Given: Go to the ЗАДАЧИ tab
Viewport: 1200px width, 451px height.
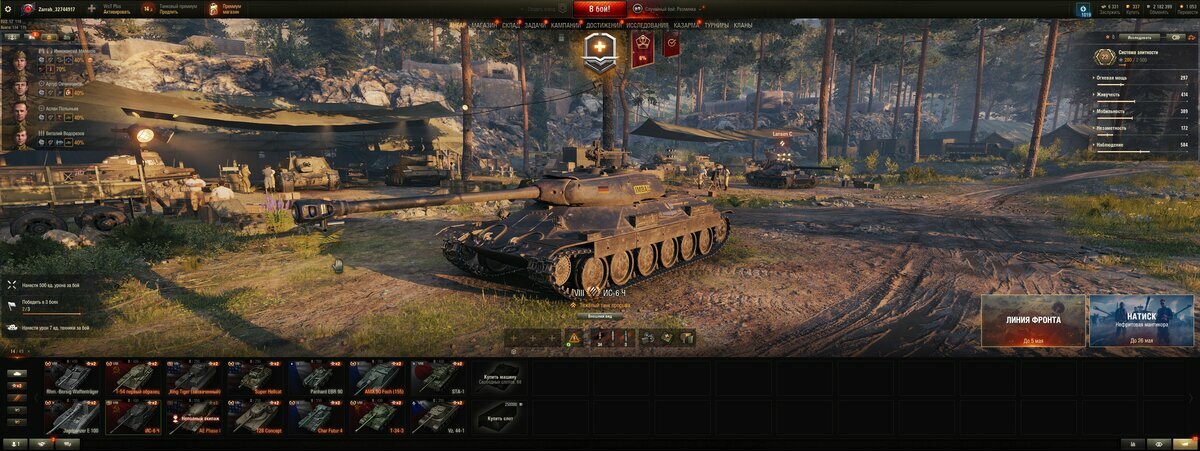Looking at the screenshot, I should 535,25.
